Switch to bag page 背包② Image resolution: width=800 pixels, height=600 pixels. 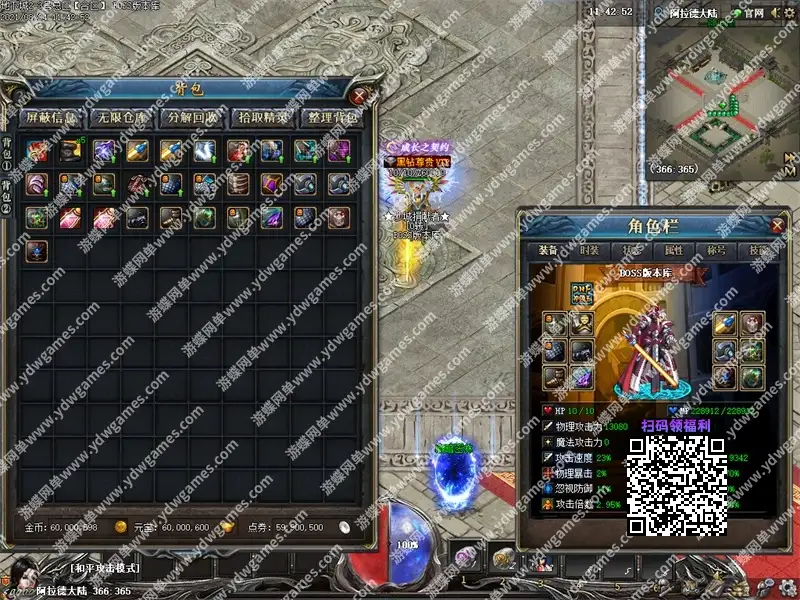pyautogui.click(x=8, y=198)
